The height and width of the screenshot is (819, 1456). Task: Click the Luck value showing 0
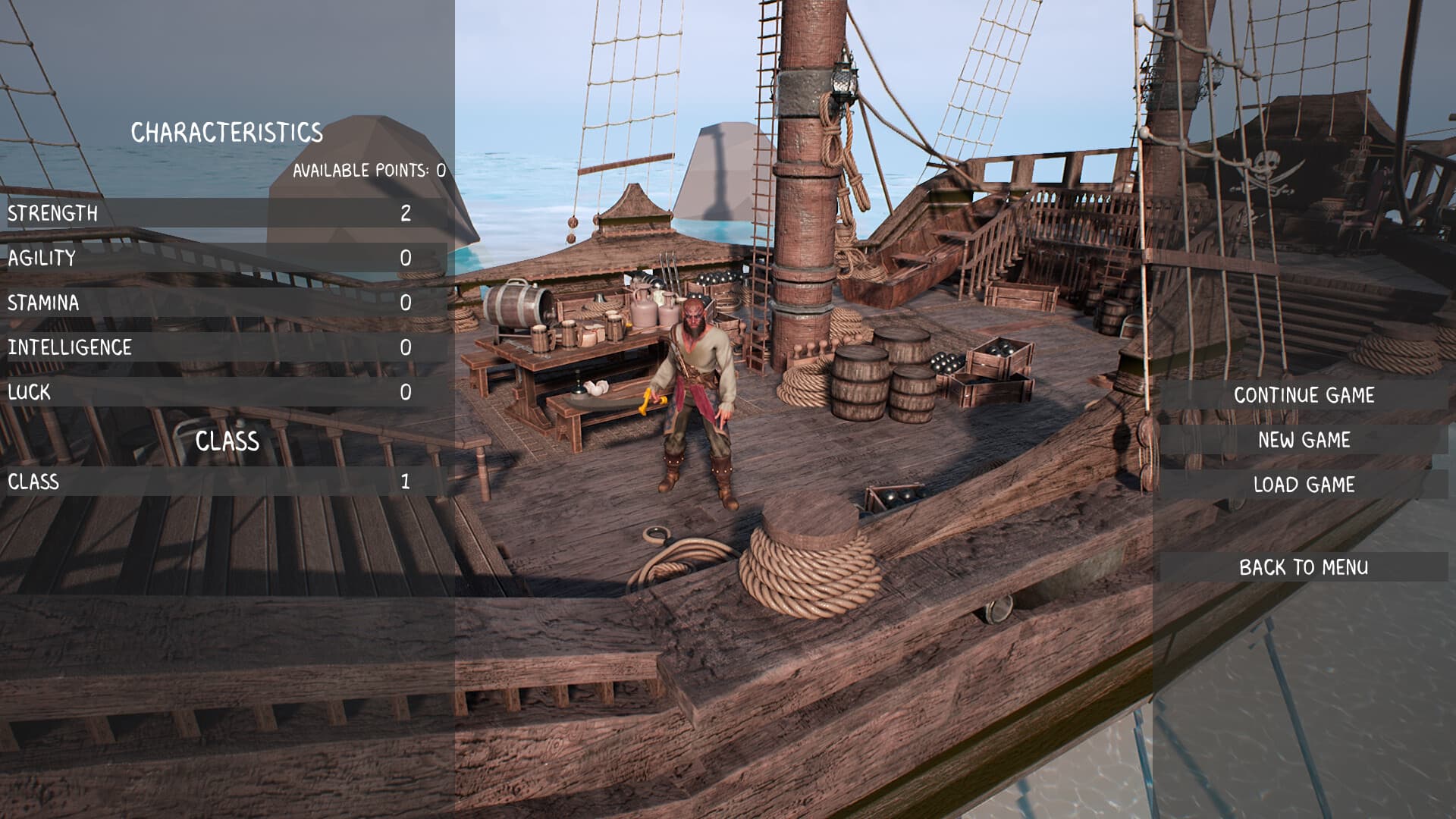pyautogui.click(x=406, y=392)
